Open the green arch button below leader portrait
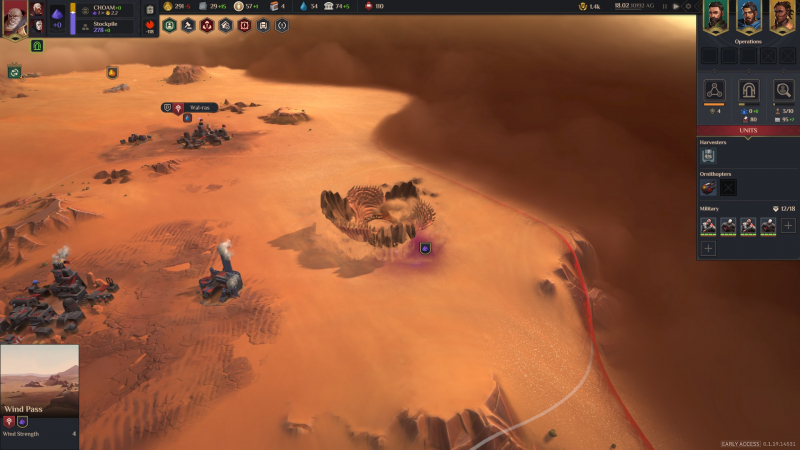This screenshot has height=450, width=800. [x=37, y=46]
